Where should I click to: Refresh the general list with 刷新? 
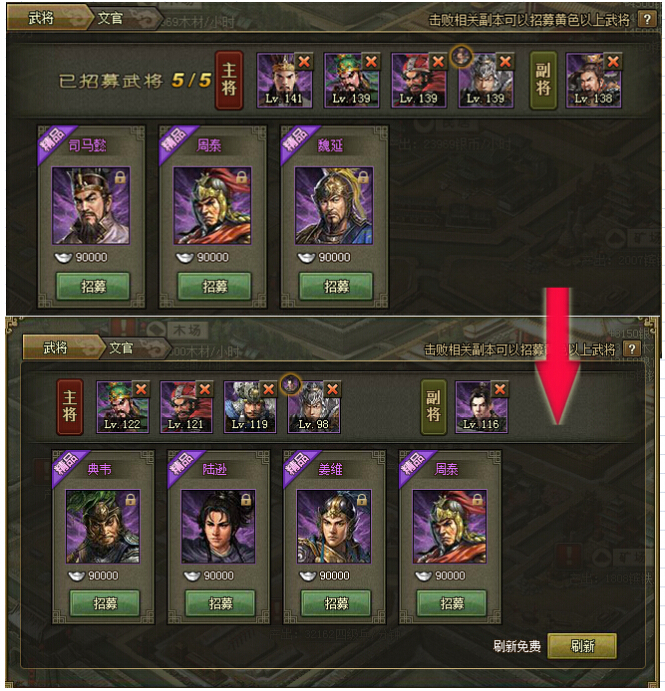[x=582, y=646]
